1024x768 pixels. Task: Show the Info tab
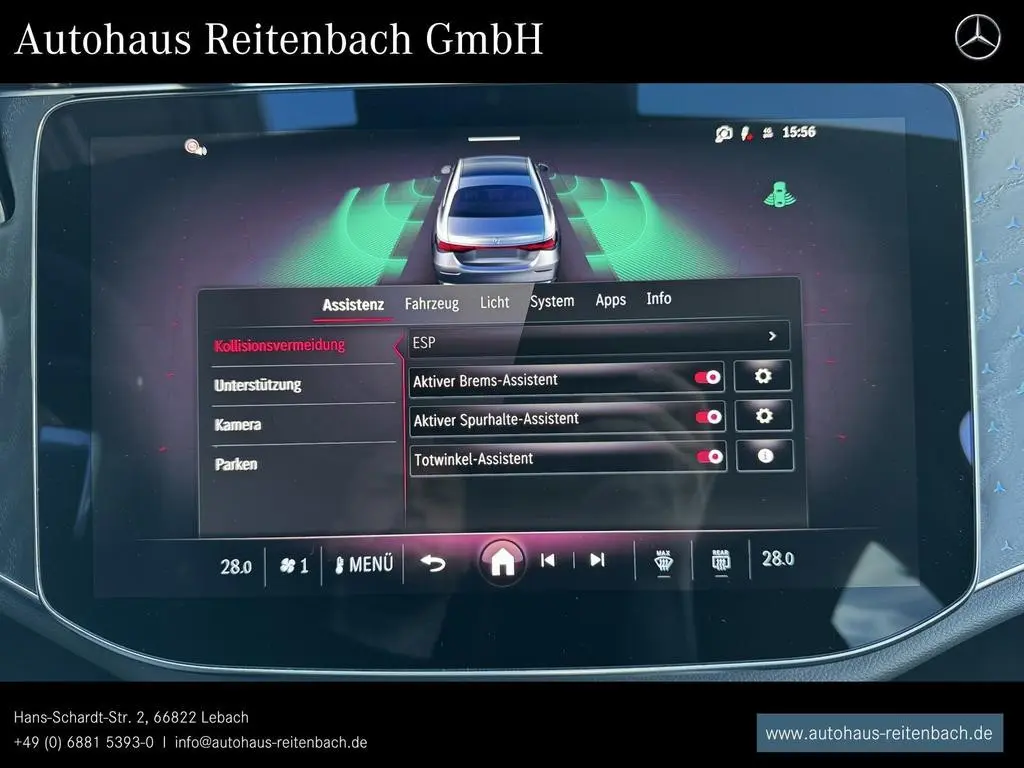pos(659,299)
